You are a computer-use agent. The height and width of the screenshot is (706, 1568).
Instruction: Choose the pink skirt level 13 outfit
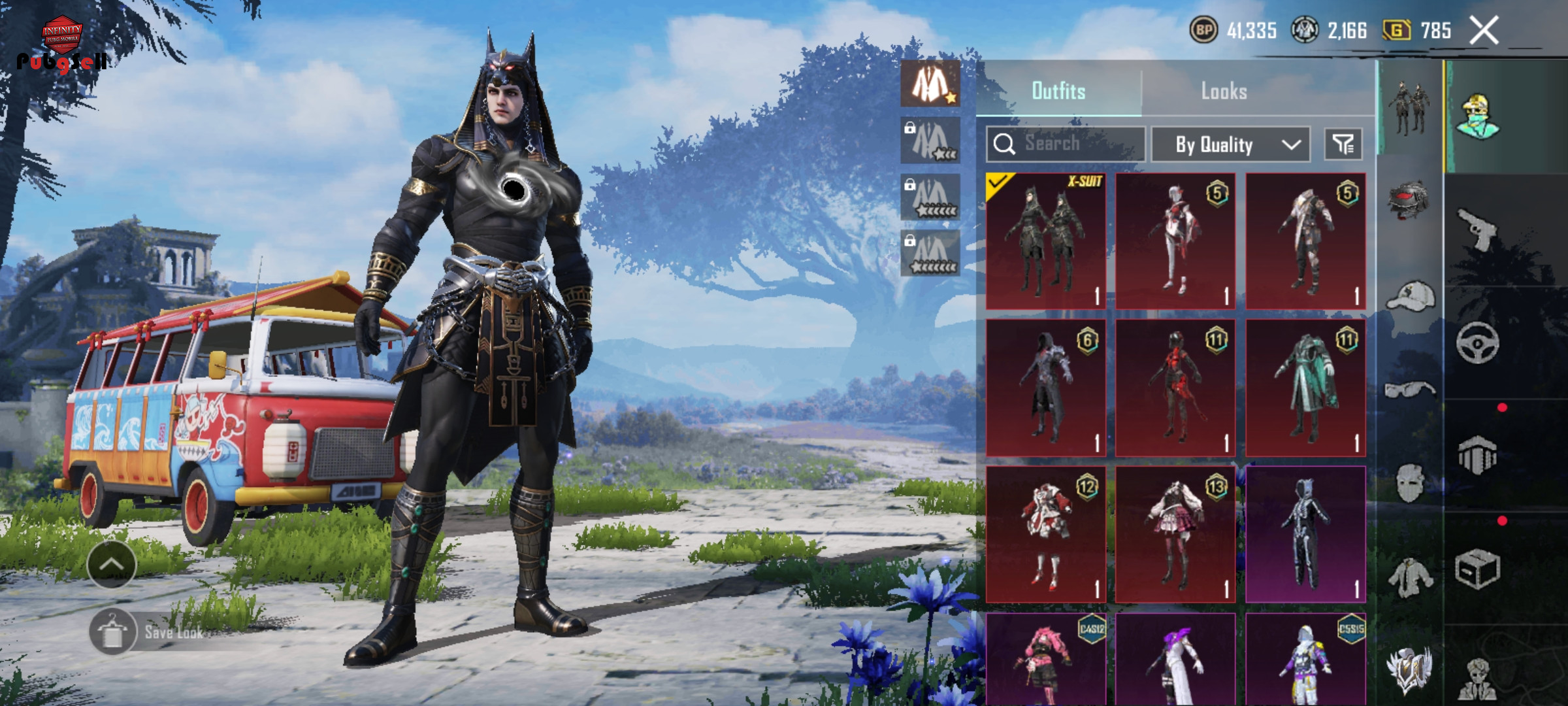1175,534
